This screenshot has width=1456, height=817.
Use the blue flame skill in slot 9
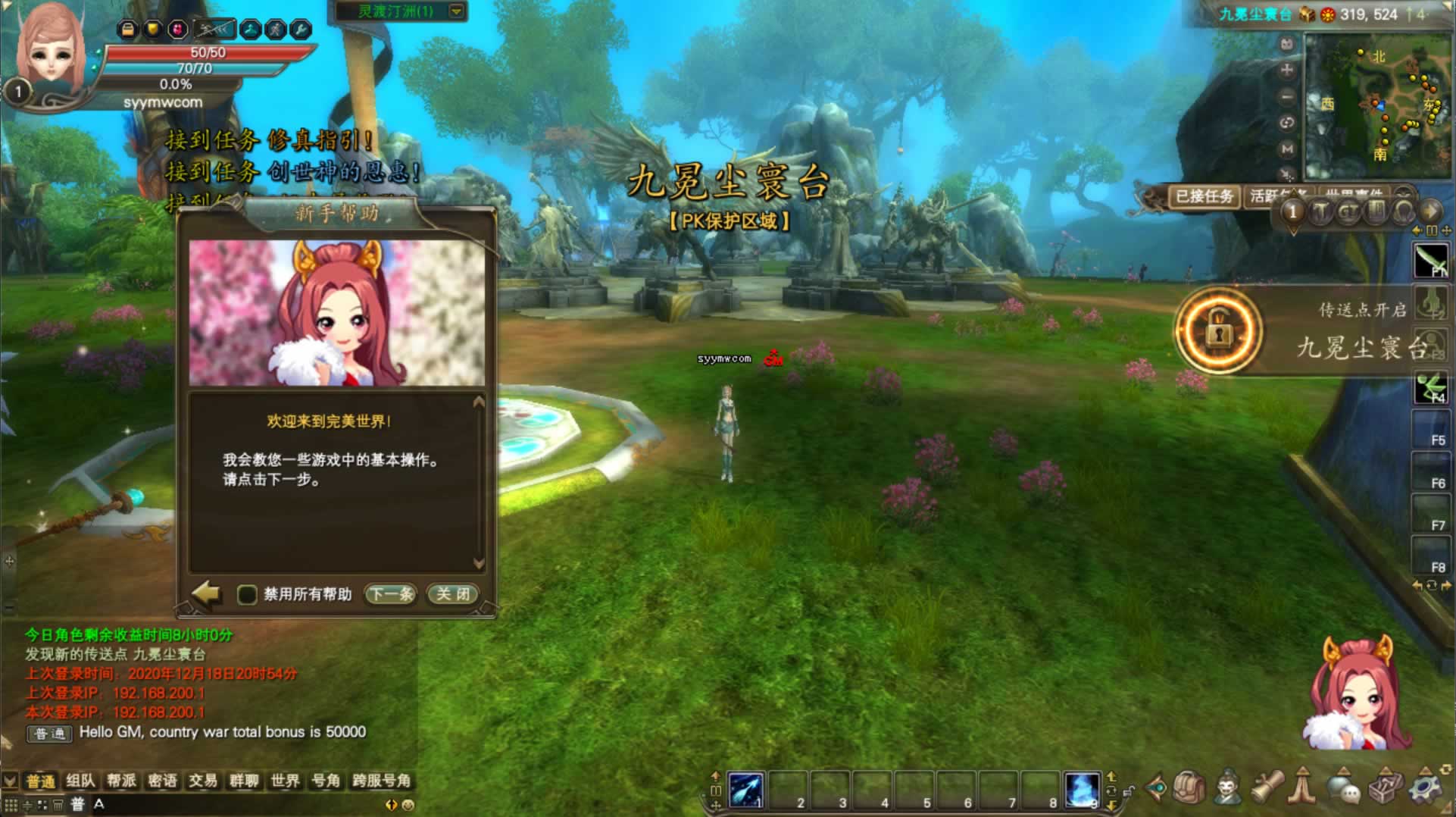[1081, 790]
